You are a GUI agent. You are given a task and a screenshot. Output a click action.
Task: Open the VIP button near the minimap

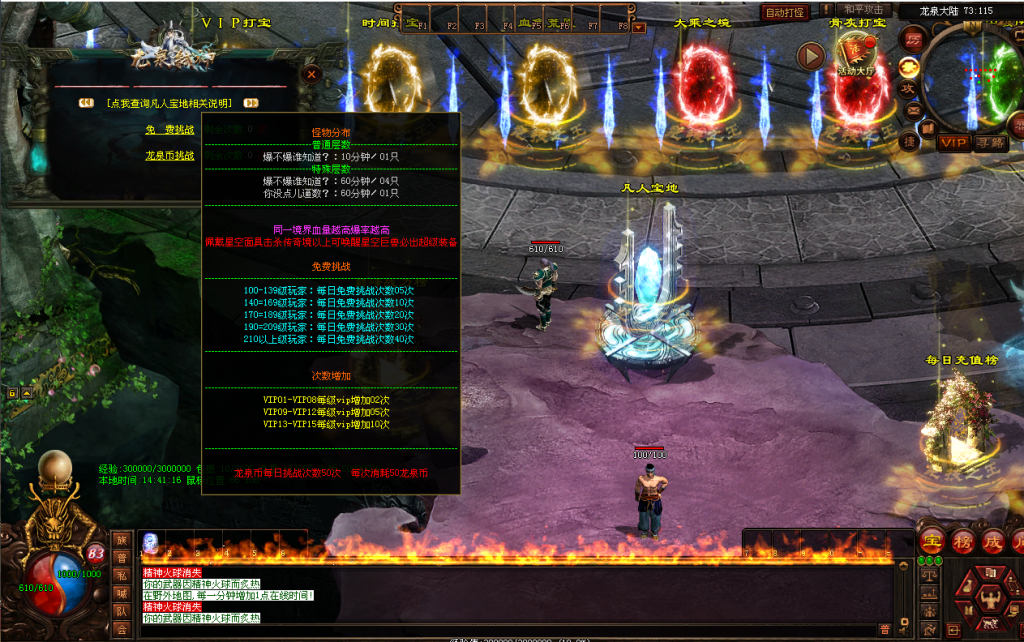(x=953, y=143)
